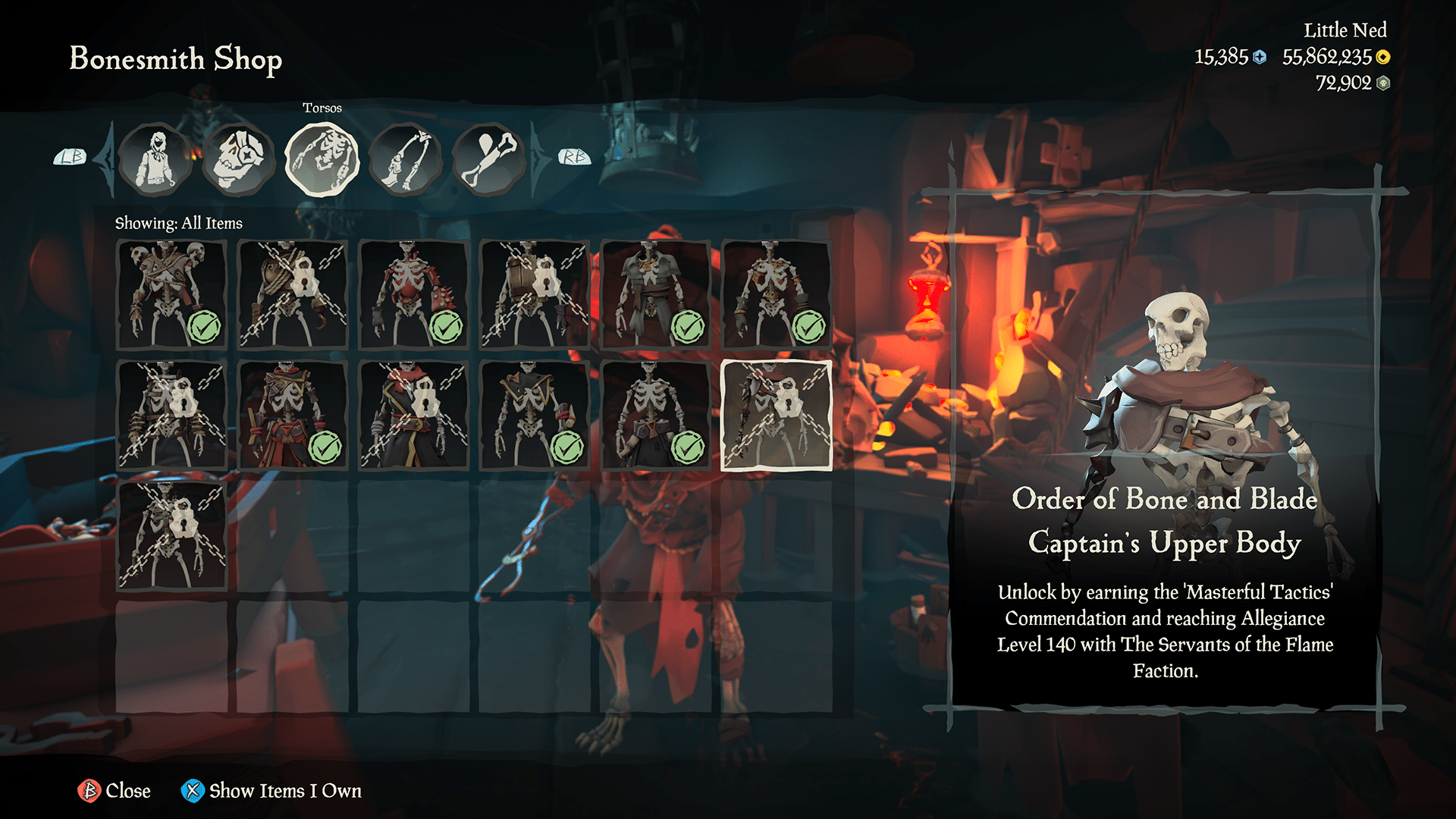The image size is (1456, 819).
Task: Select the Arms category icon
Action: pyautogui.click(x=406, y=157)
